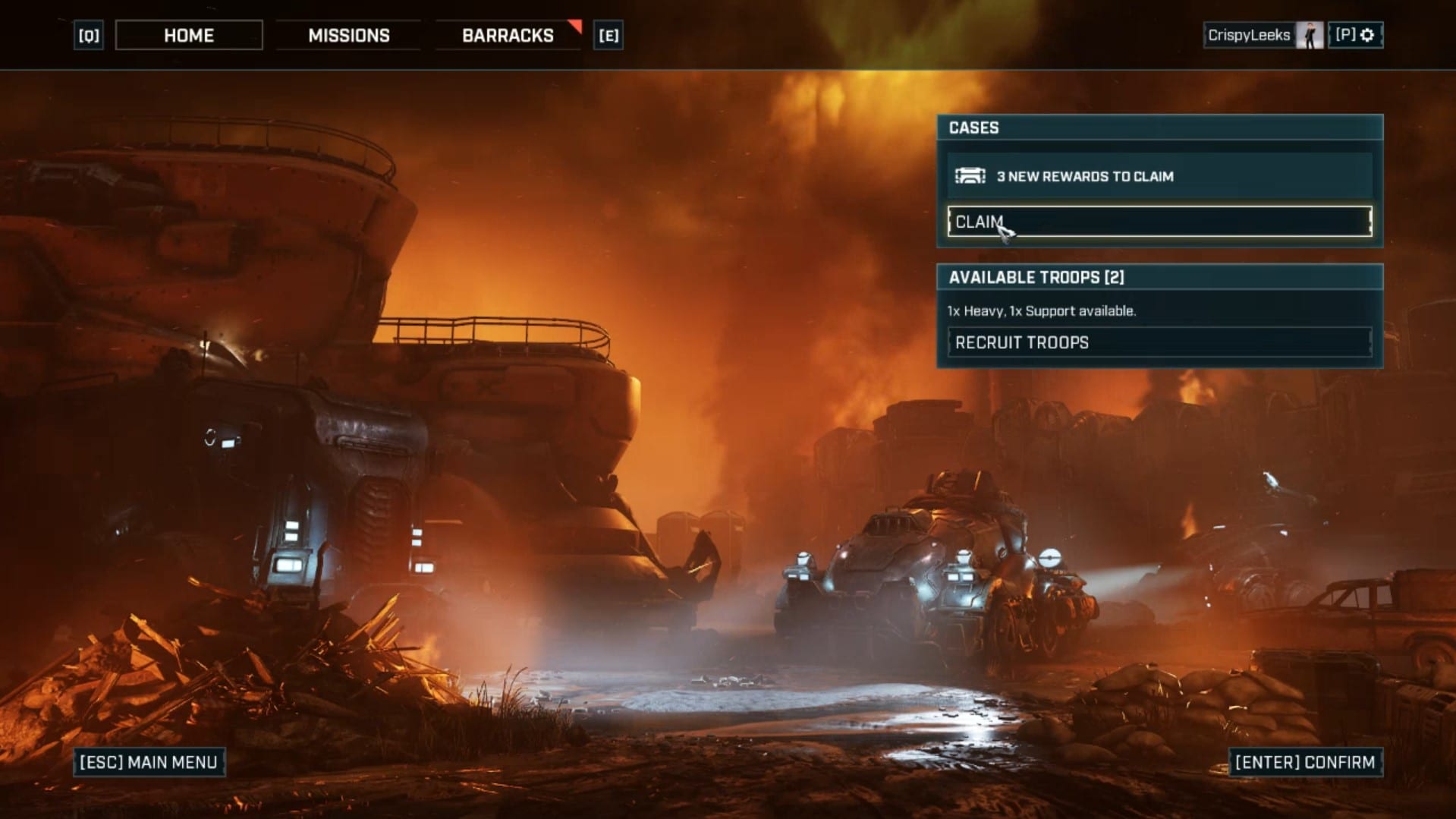The image size is (1456, 819).
Task: Return to the Main Menu
Action: [149, 762]
